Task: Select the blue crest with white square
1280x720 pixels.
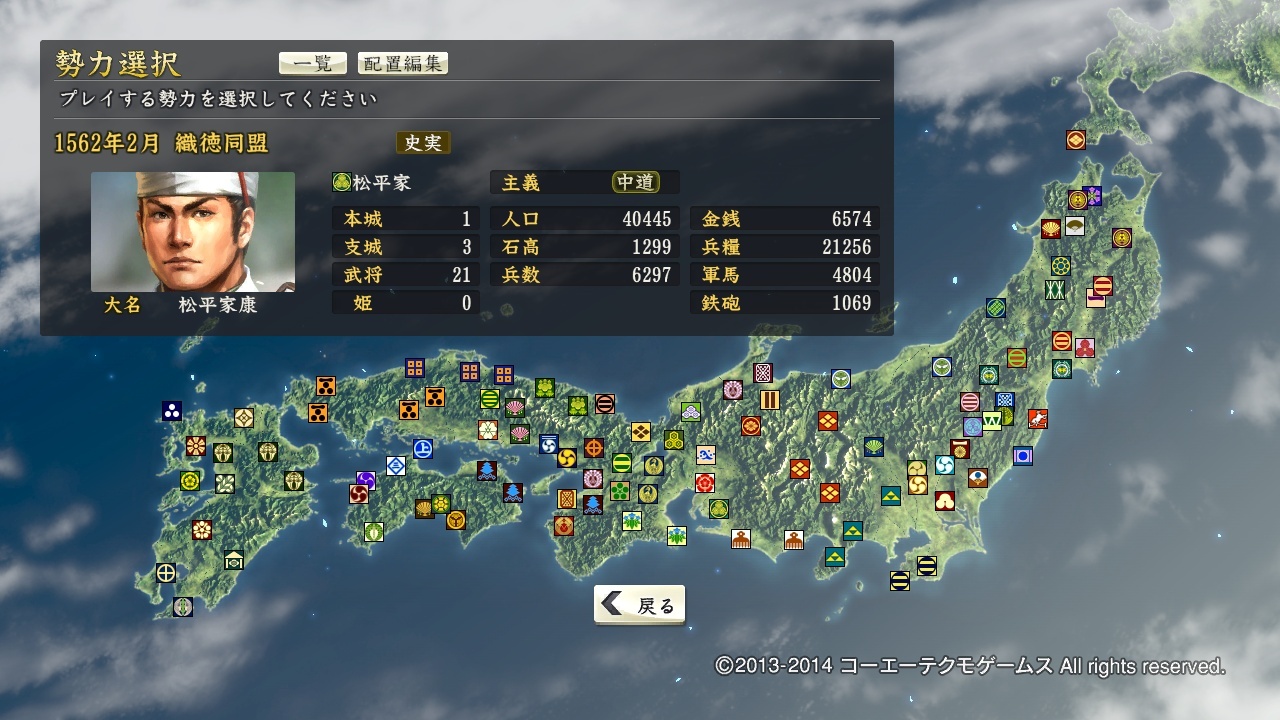Action: (x=1022, y=456)
